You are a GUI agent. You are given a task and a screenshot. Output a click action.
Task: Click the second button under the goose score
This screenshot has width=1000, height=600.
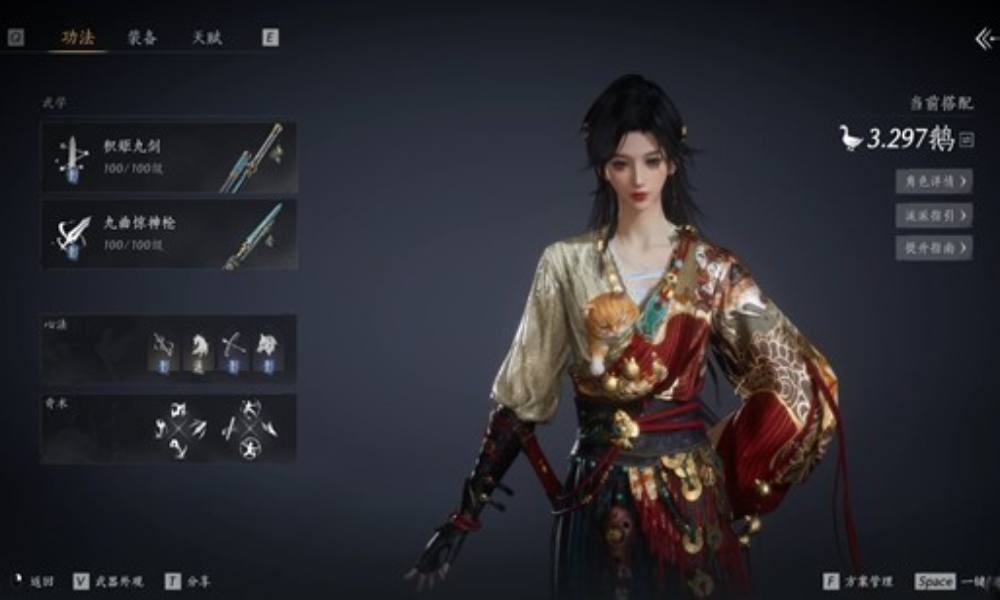click(933, 214)
